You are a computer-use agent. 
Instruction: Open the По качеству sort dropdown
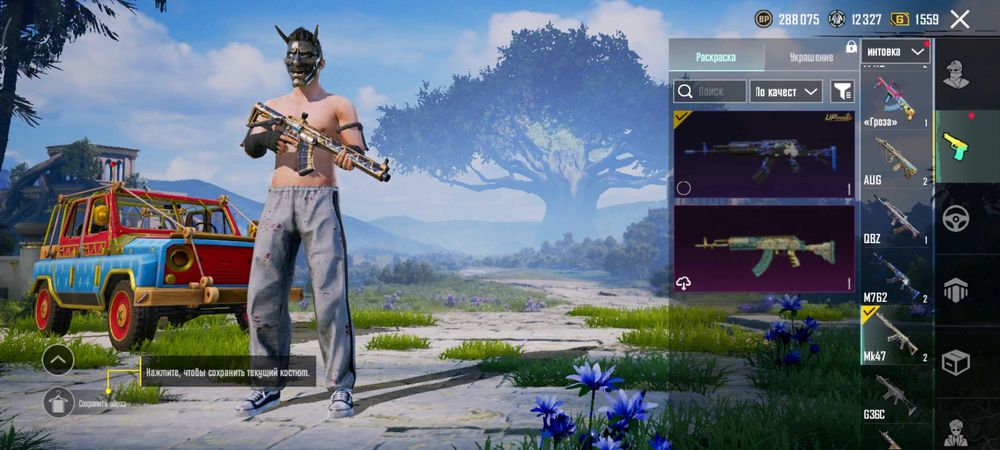coord(786,91)
